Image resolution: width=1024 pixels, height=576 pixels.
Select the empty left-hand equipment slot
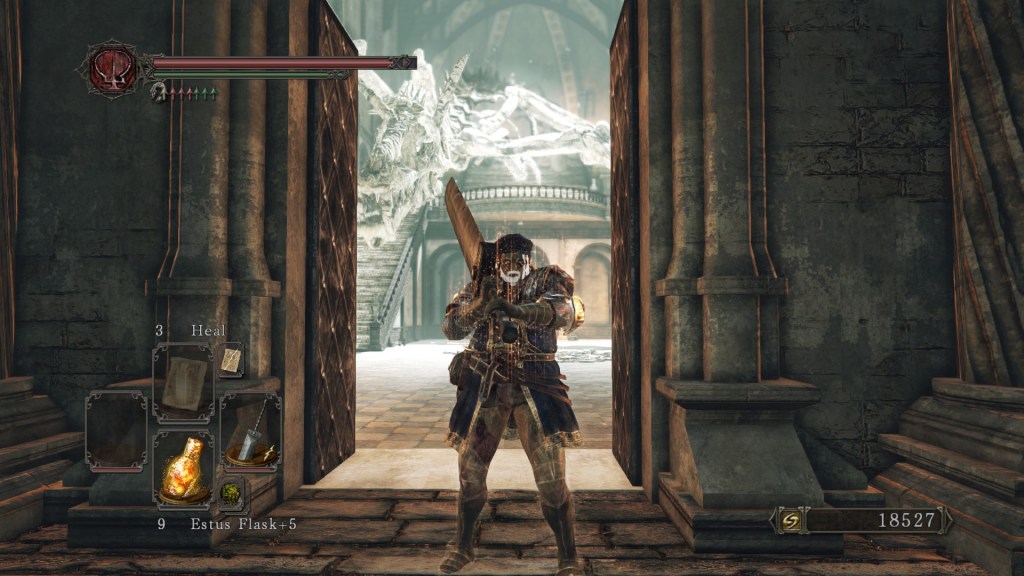[116, 430]
